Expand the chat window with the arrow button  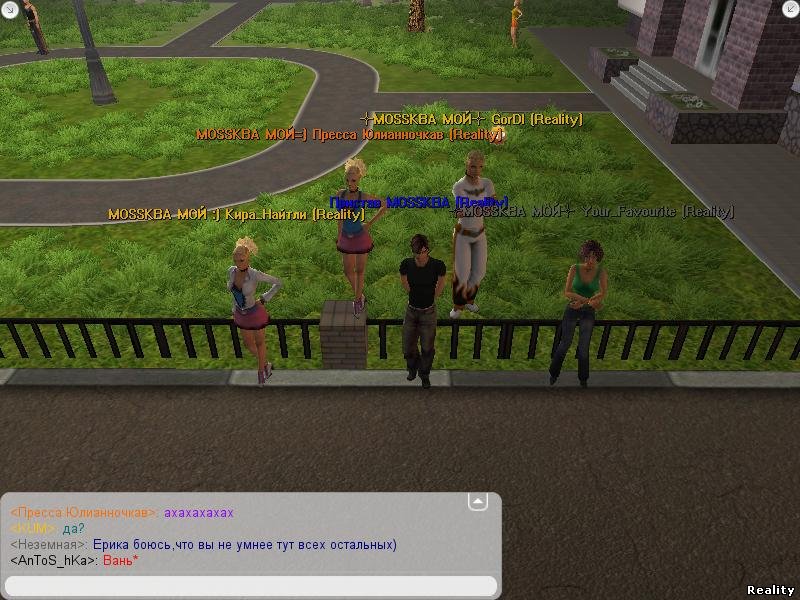[x=478, y=500]
